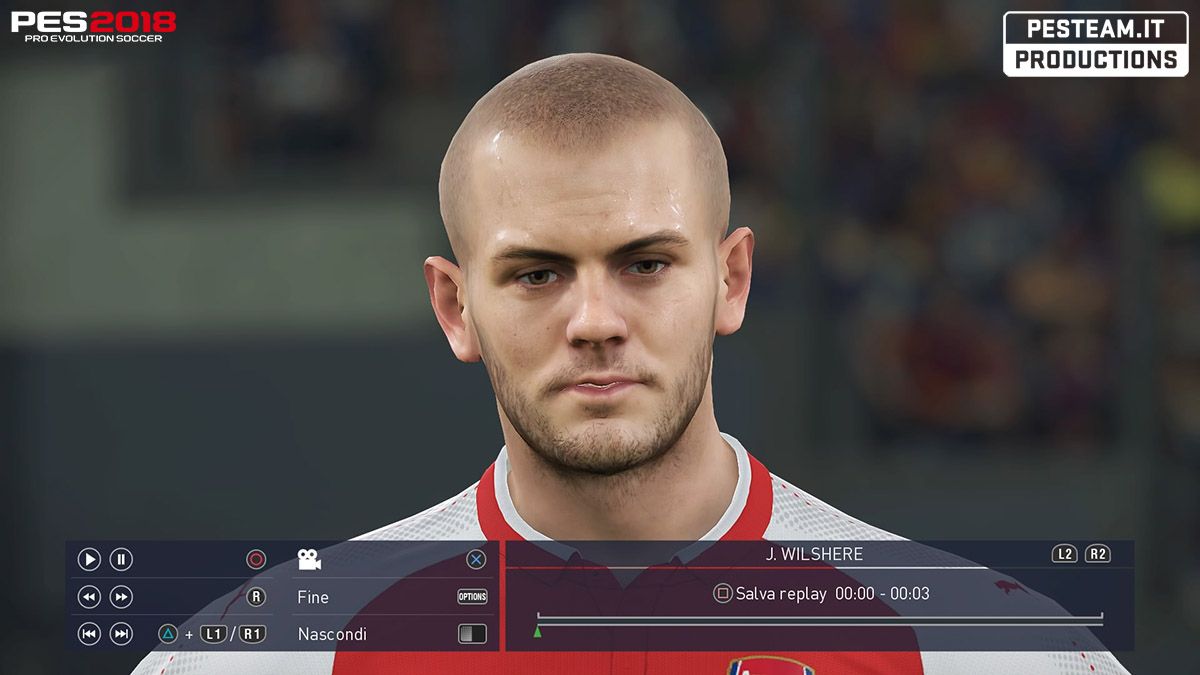Viewport: 1200px width, 675px height.
Task: Skip to the replay start
Action: (x=89, y=633)
